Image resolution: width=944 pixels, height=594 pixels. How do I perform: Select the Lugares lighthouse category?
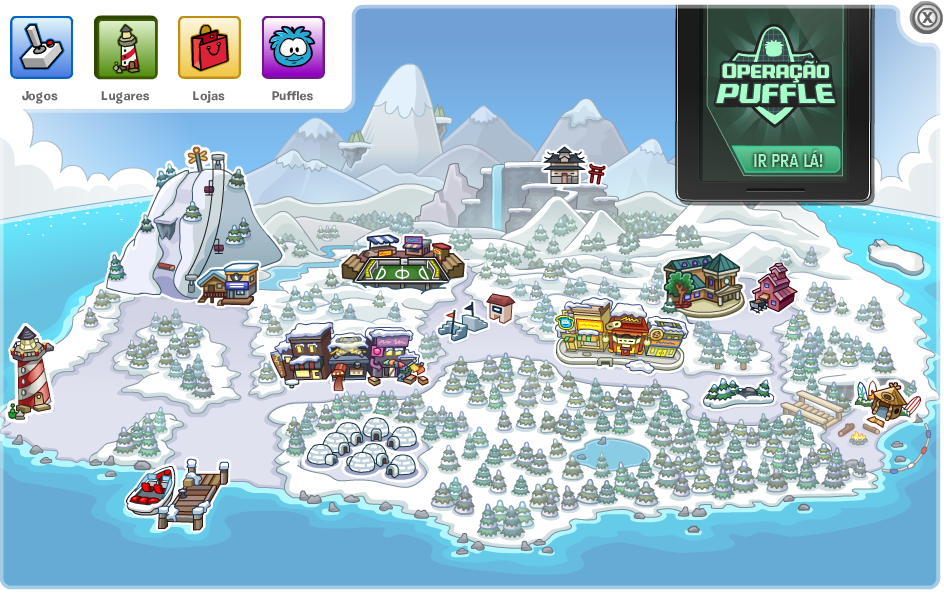tap(125, 48)
